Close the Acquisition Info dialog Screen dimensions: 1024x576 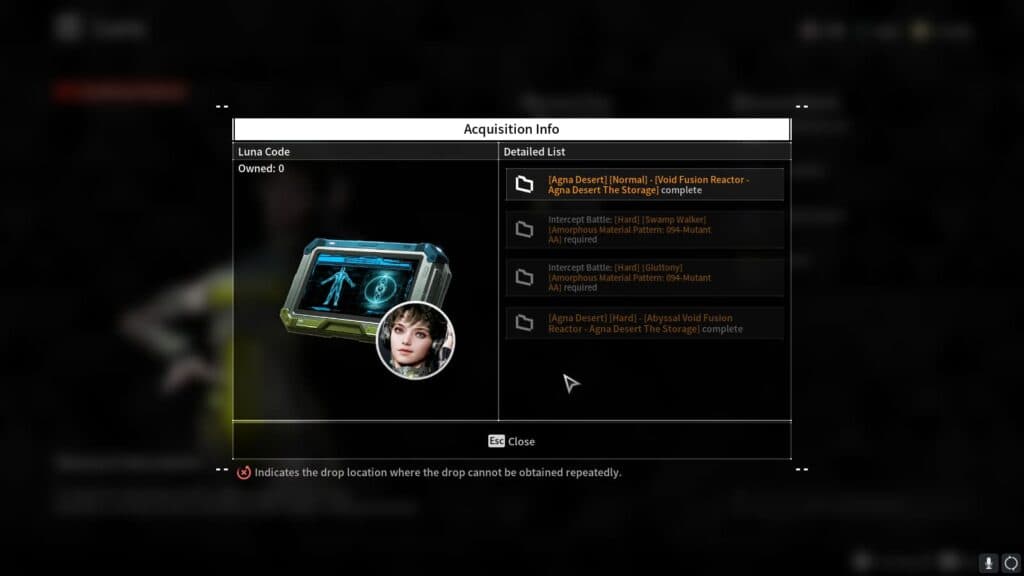[x=511, y=441]
